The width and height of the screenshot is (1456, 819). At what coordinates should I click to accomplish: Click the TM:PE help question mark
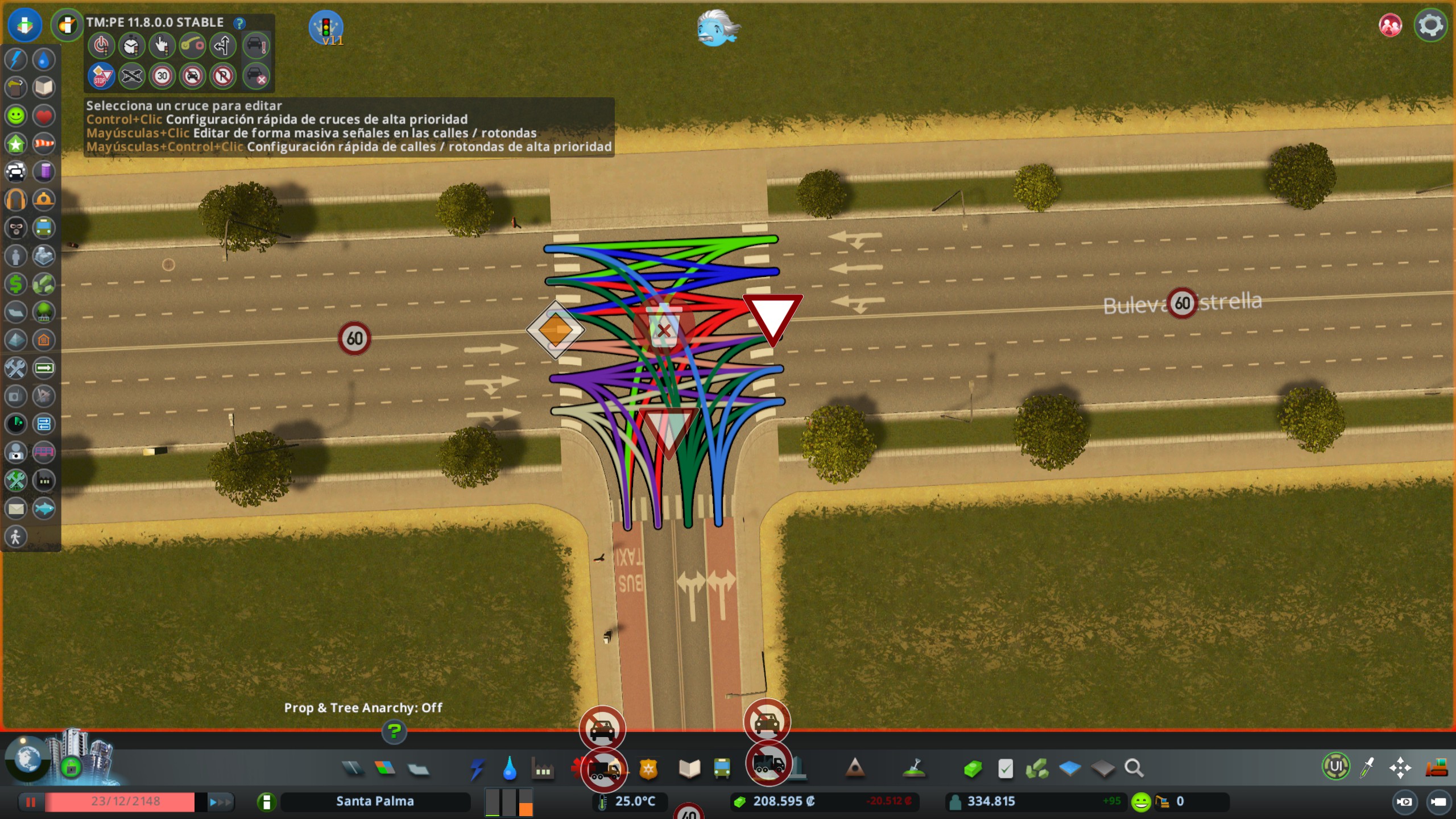tap(241, 22)
